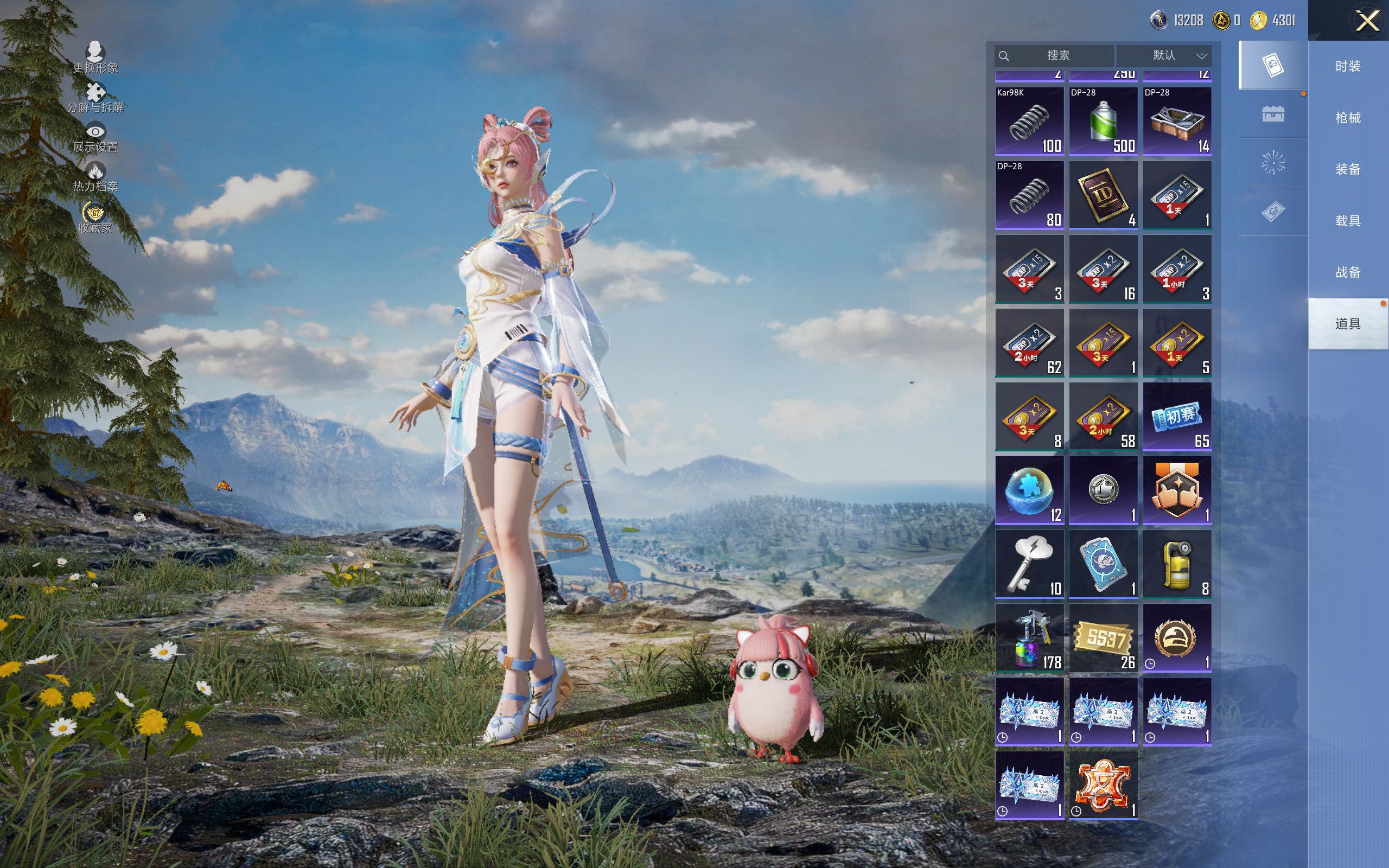Pick the SS37 gold ticket item

[1103, 638]
